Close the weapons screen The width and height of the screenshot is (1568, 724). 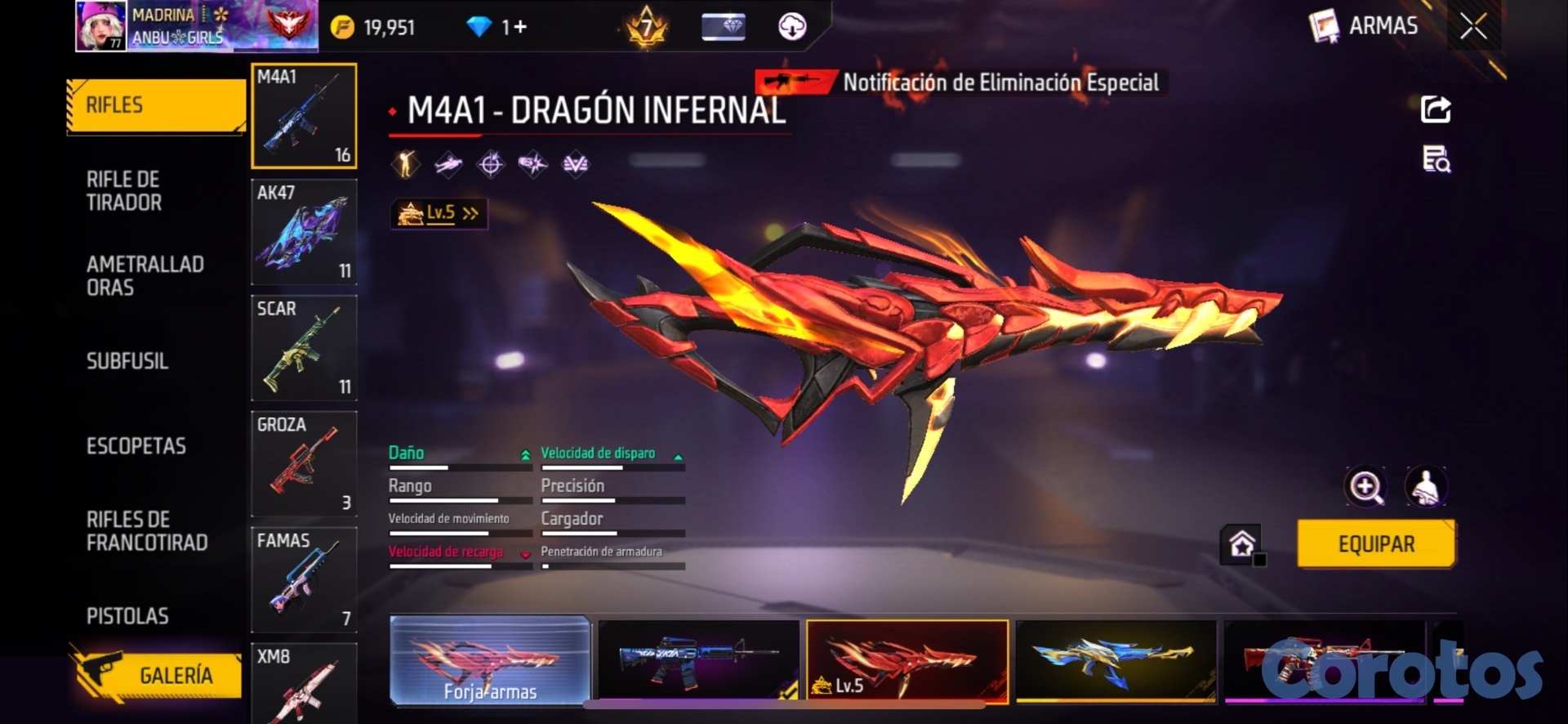pyautogui.click(x=1473, y=26)
